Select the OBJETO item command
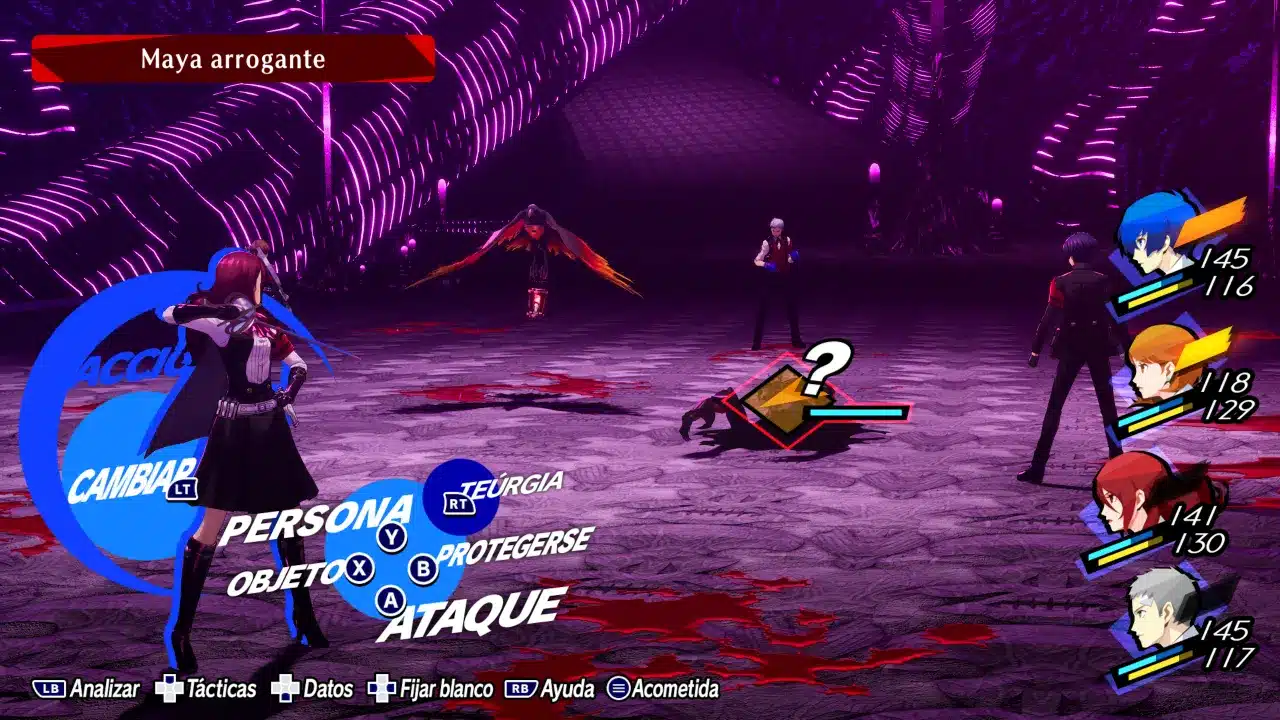 tap(286, 577)
